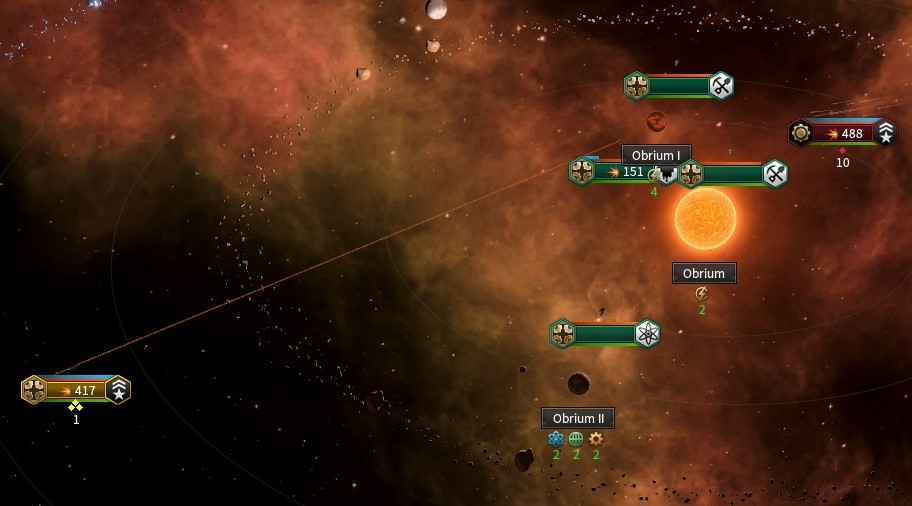Click the blue physics research deposit icon
This screenshot has height=506, width=912.
coord(556,438)
